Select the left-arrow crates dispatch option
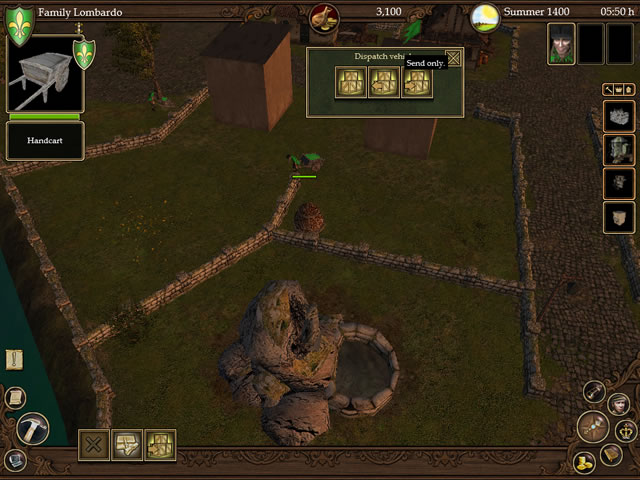Viewport: 640px width, 480px height. [x=384, y=82]
